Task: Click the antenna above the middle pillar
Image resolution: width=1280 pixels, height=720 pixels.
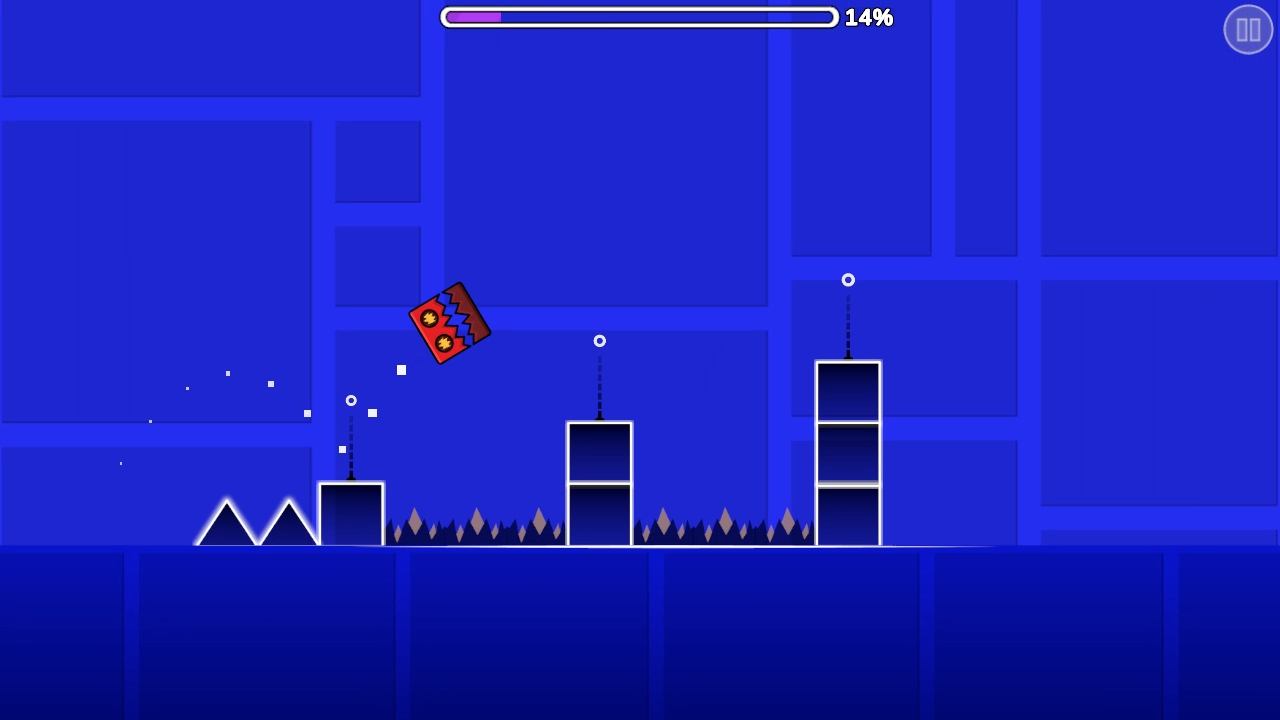Action: (599, 390)
